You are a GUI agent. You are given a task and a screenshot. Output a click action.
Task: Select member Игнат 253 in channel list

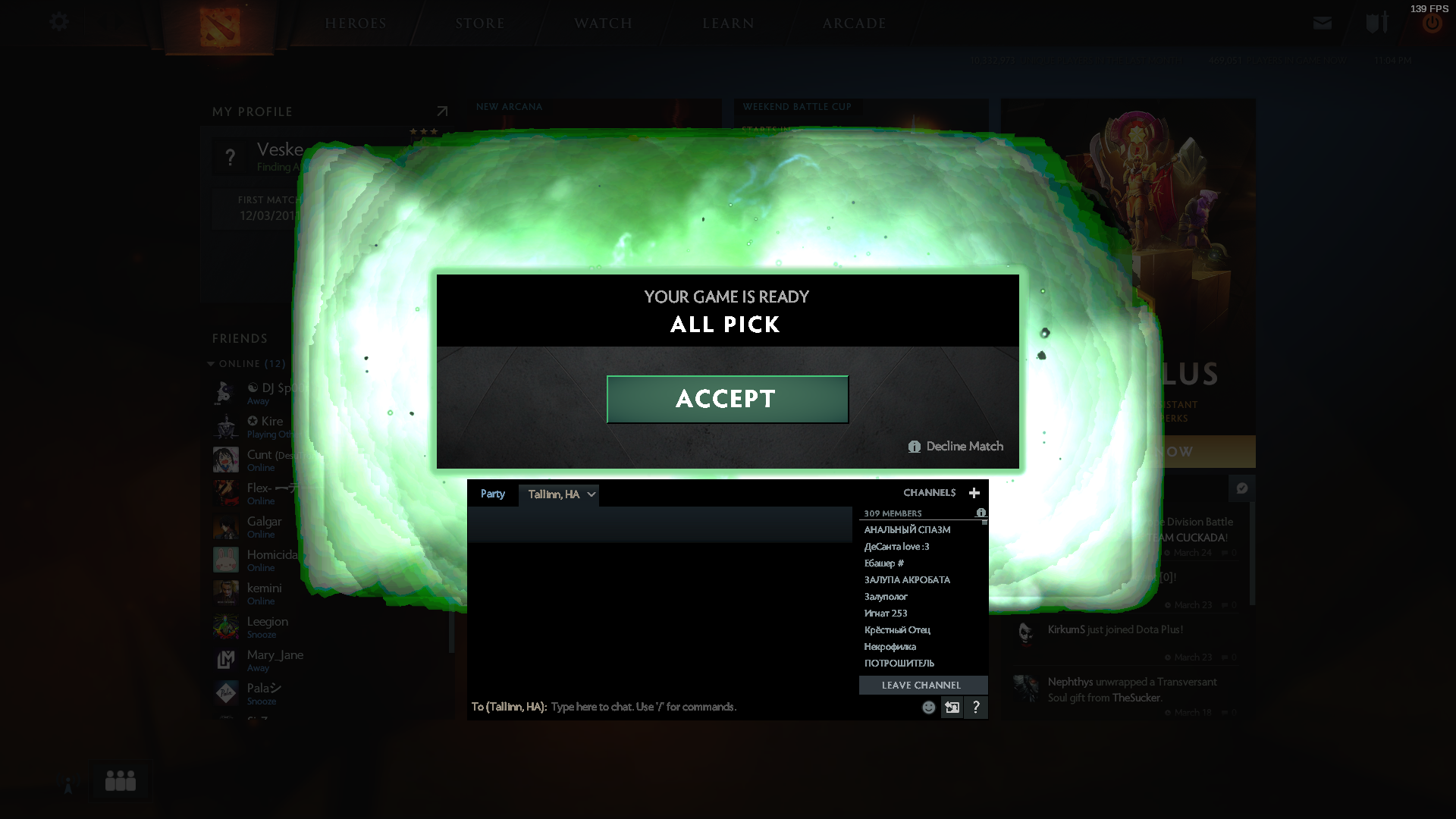click(886, 613)
